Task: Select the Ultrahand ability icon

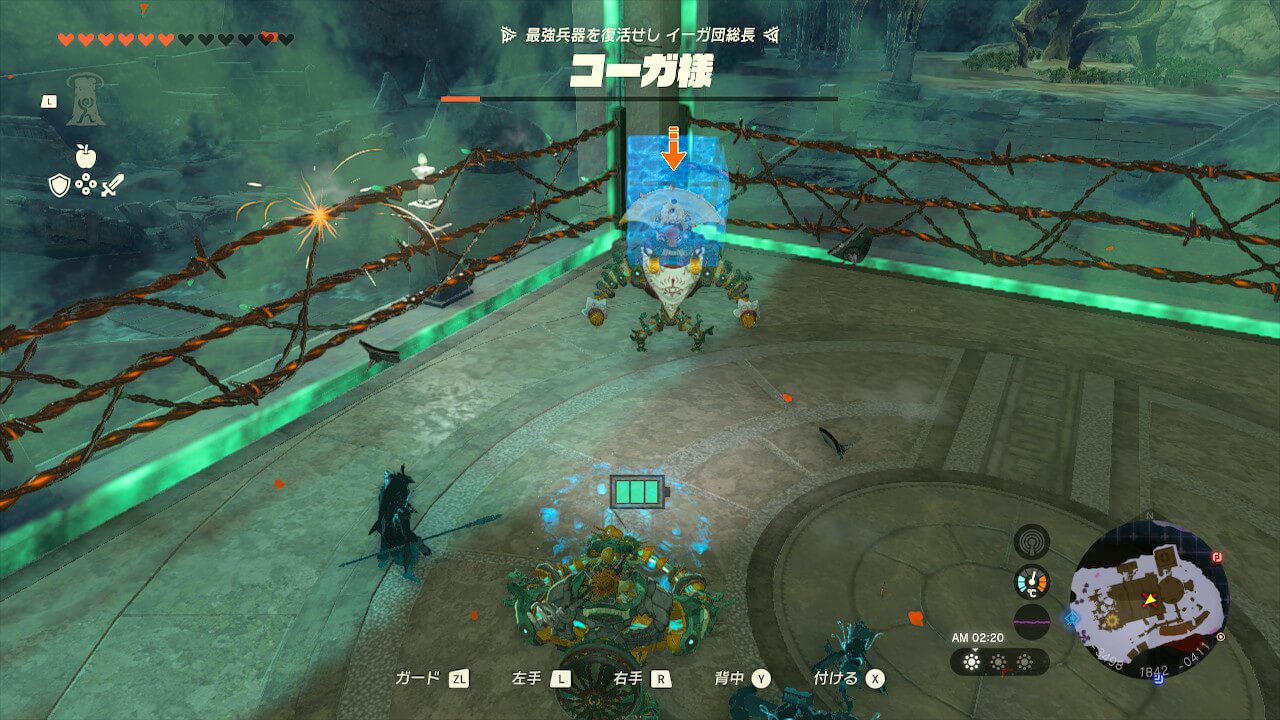Action: (x=85, y=100)
